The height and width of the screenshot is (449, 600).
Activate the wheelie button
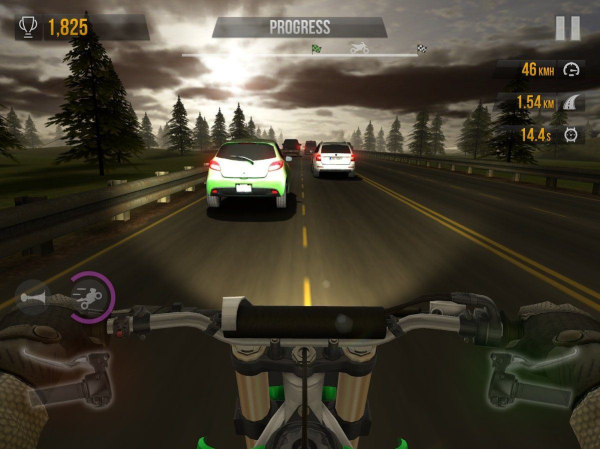coord(88,297)
